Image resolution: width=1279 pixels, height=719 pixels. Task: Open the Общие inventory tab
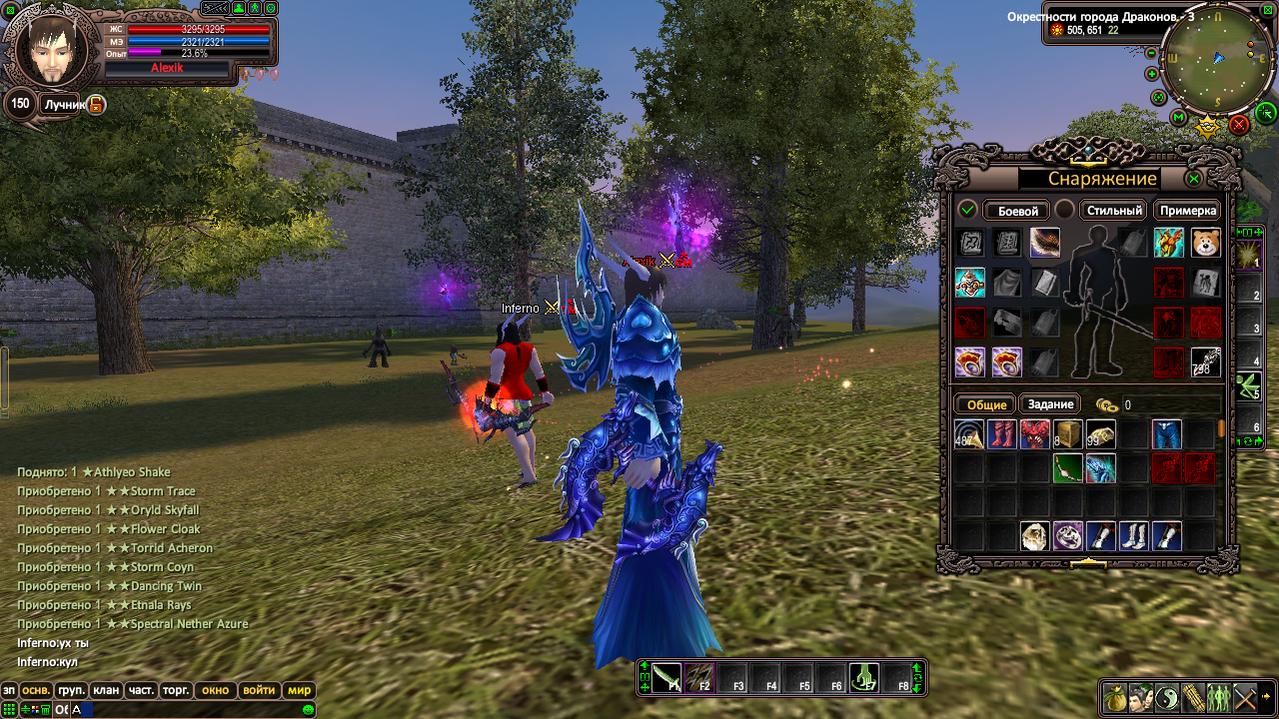pyautogui.click(x=984, y=404)
